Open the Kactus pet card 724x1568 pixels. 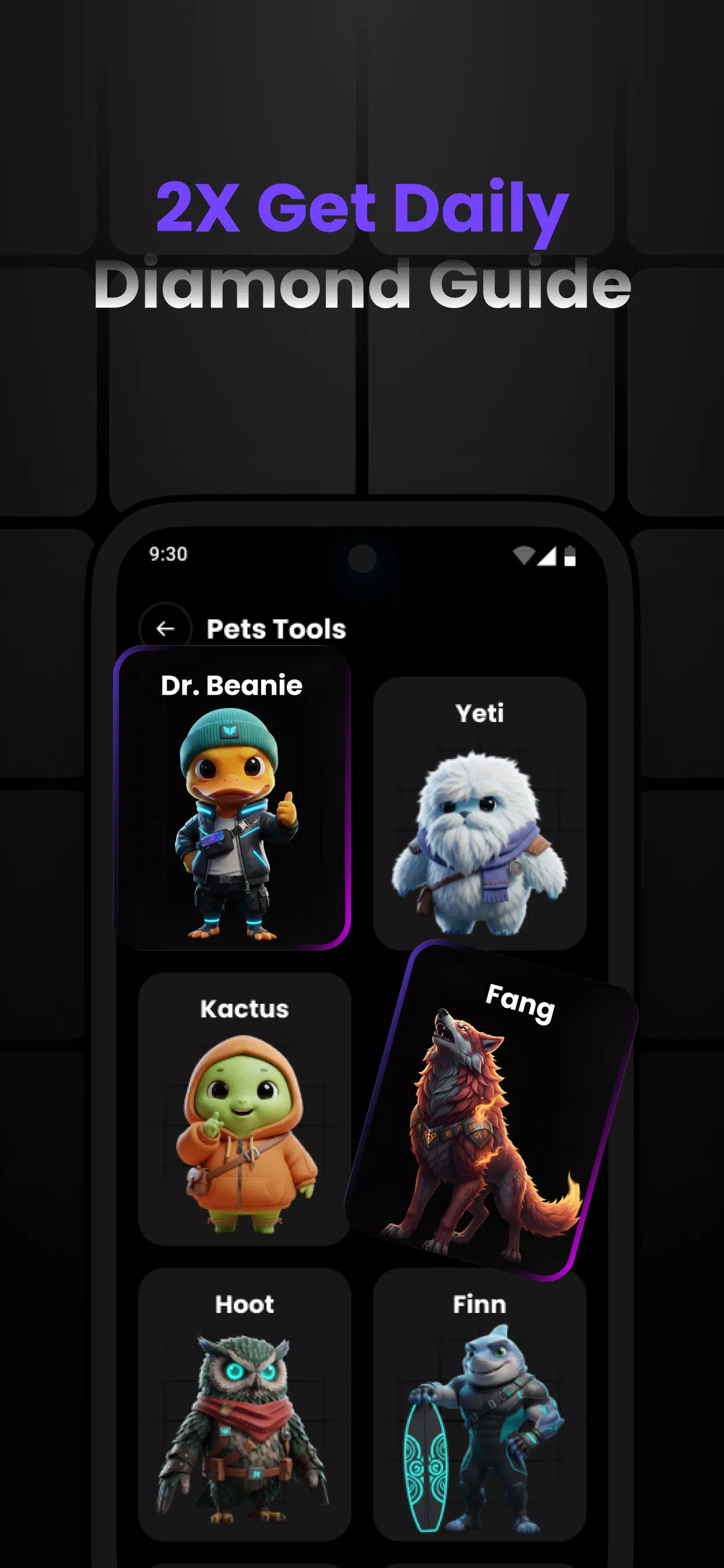pyautogui.click(x=245, y=1108)
